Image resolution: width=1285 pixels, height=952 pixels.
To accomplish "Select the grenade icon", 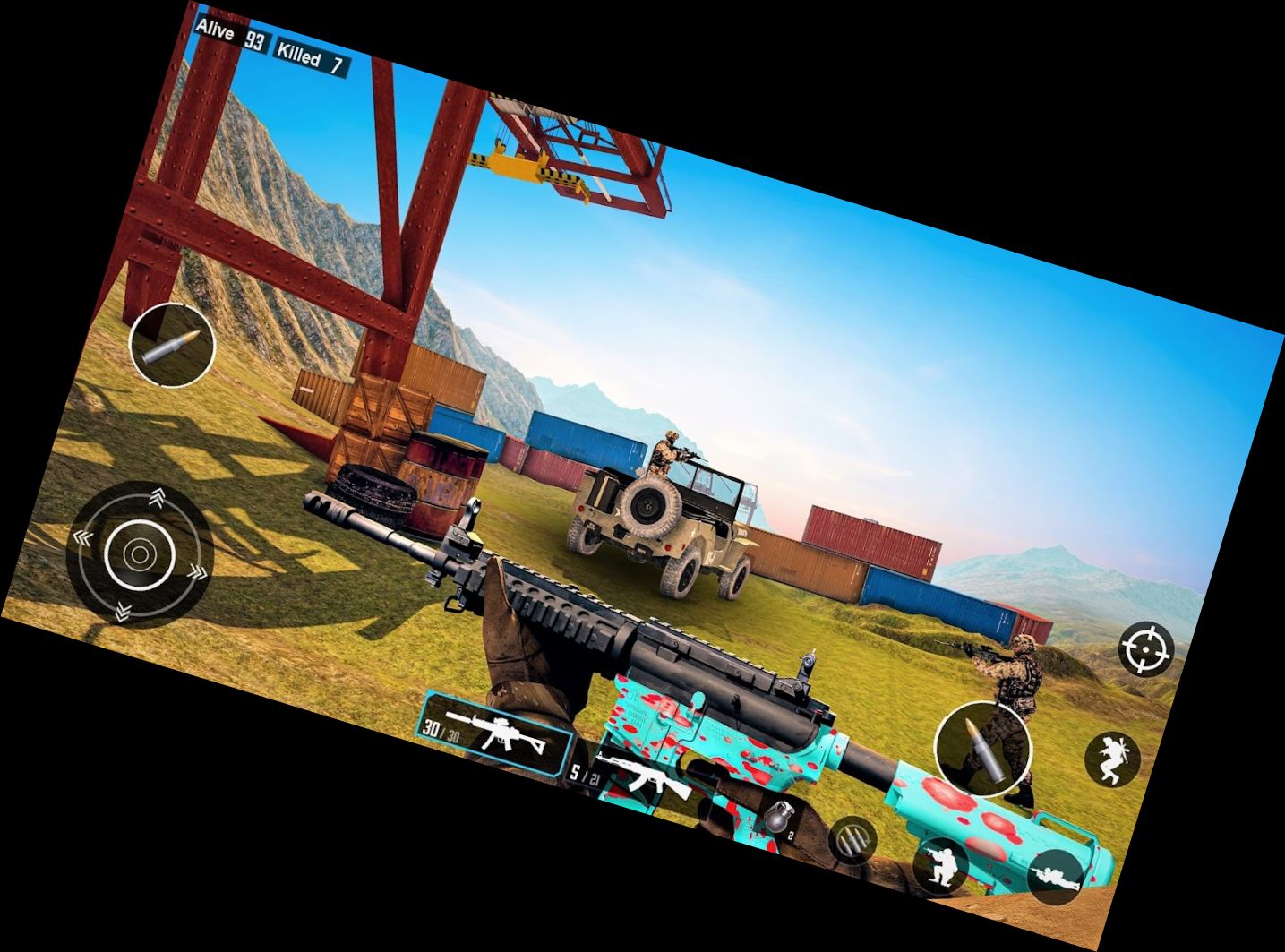I will click(779, 818).
